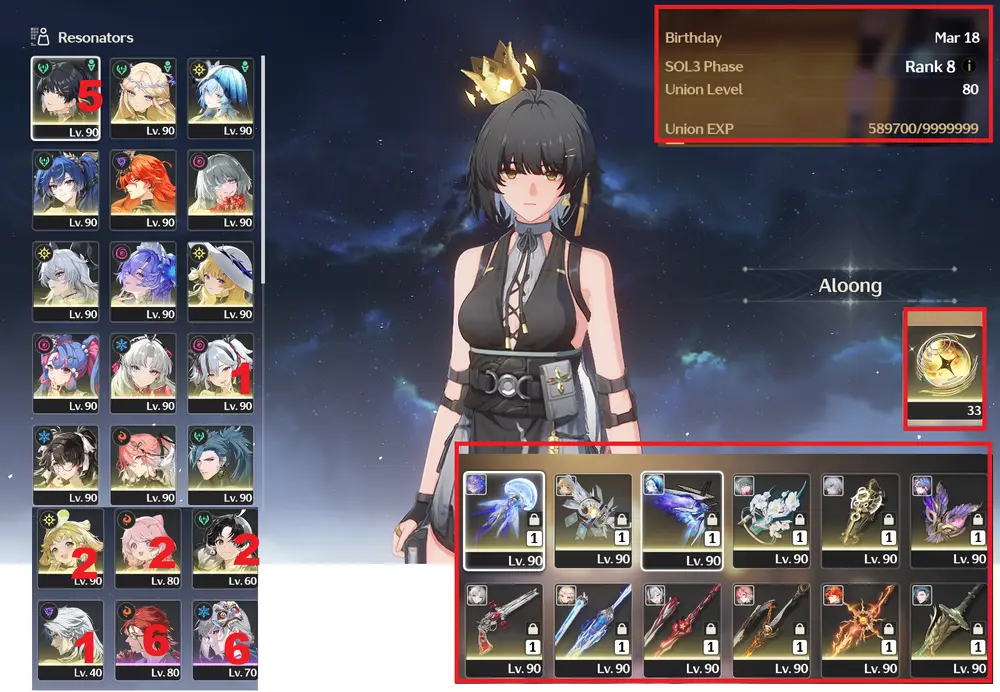Show SOL3 Phase info via the i icon
Image resolution: width=1000 pixels, height=692 pixels.
pyautogui.click(x=968, y=66)
